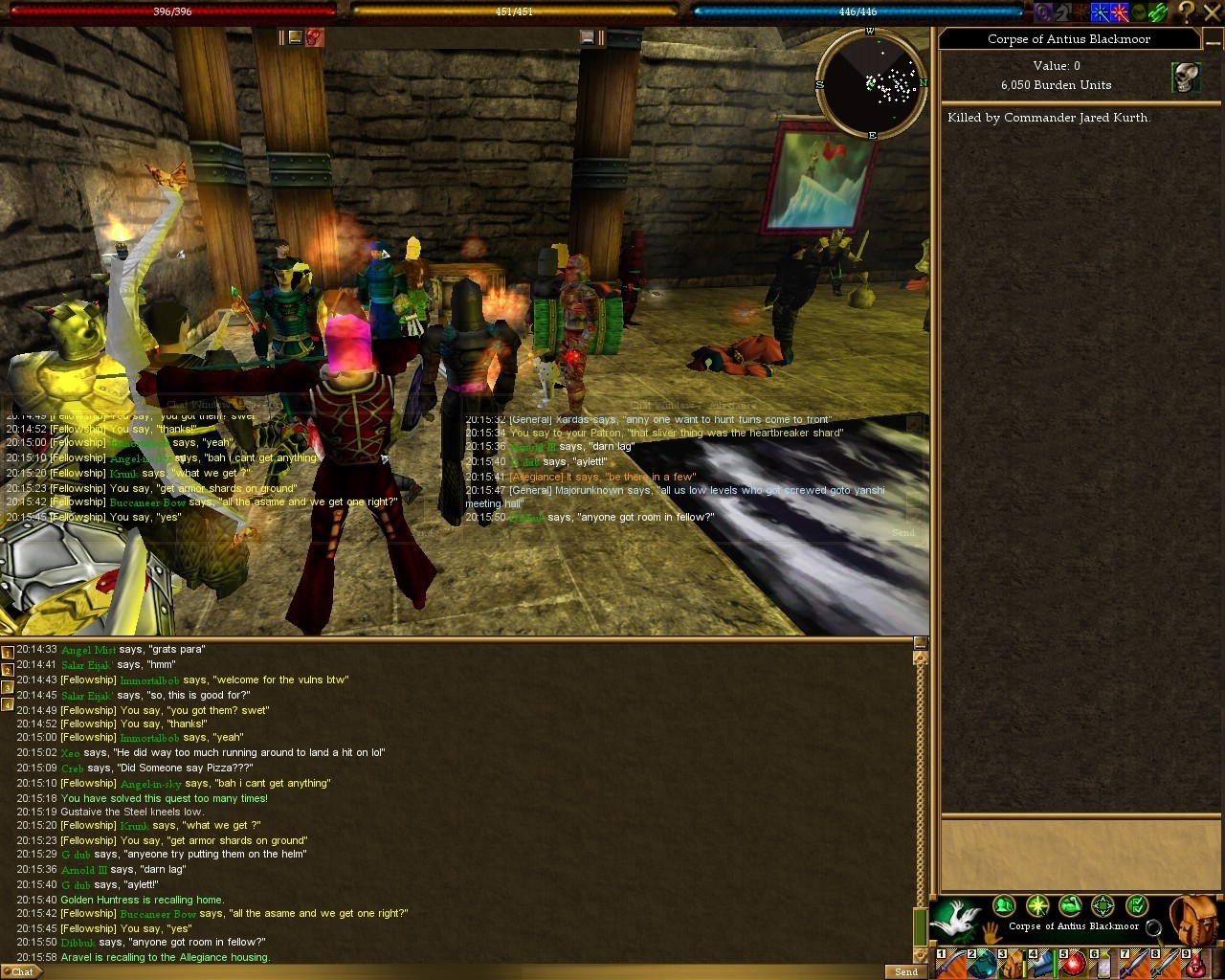Switch to chat window 2
Image resolution: width=1225 pixels, height=980 pixels.
click(8, 670)
